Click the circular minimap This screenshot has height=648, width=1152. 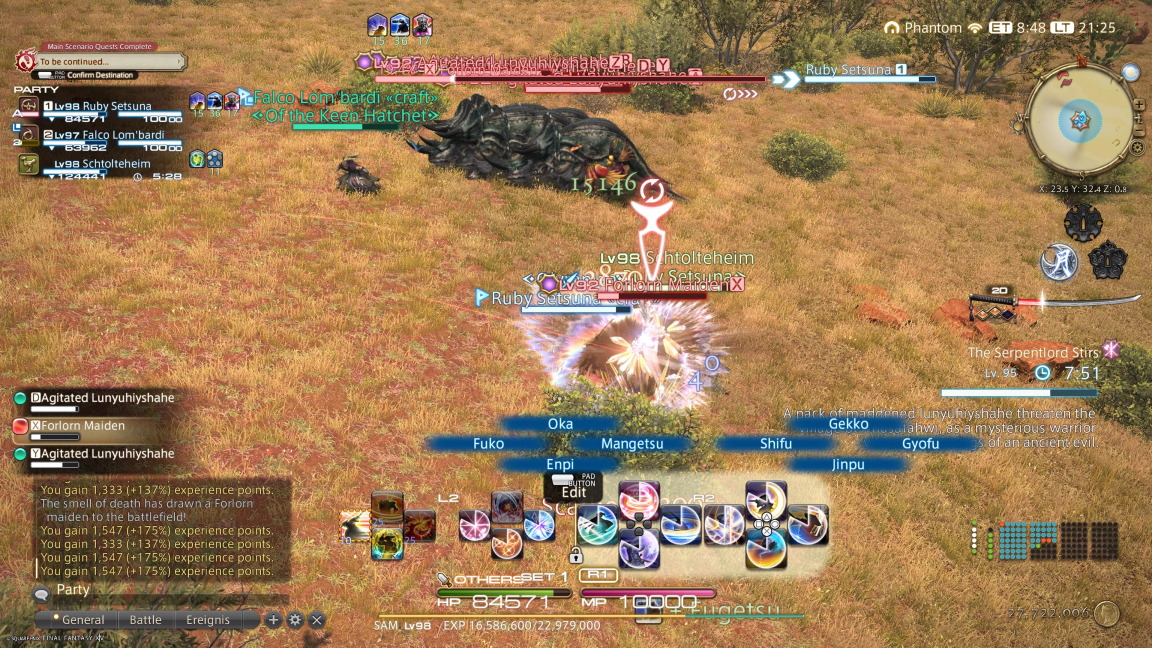pyautogui.click(x=1080, y=122)
